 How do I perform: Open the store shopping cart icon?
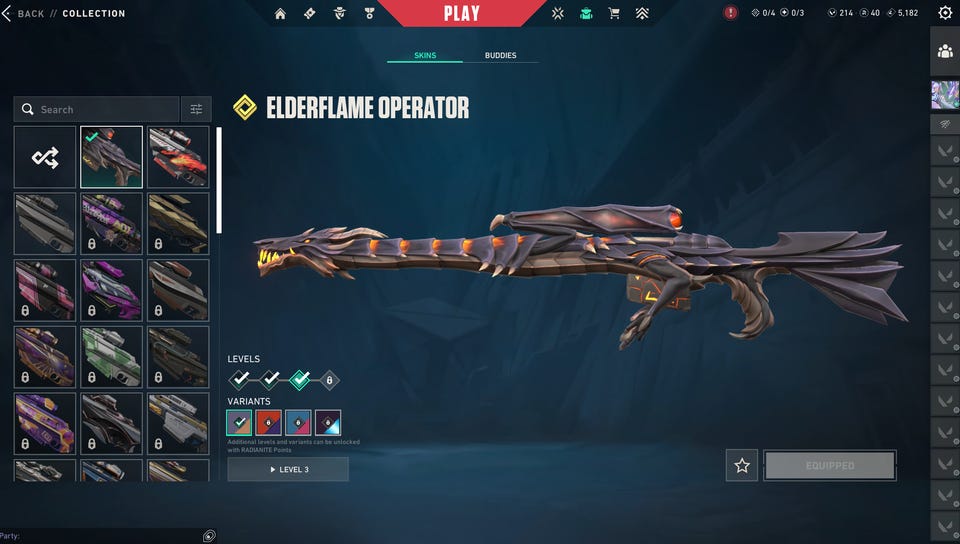613,14
